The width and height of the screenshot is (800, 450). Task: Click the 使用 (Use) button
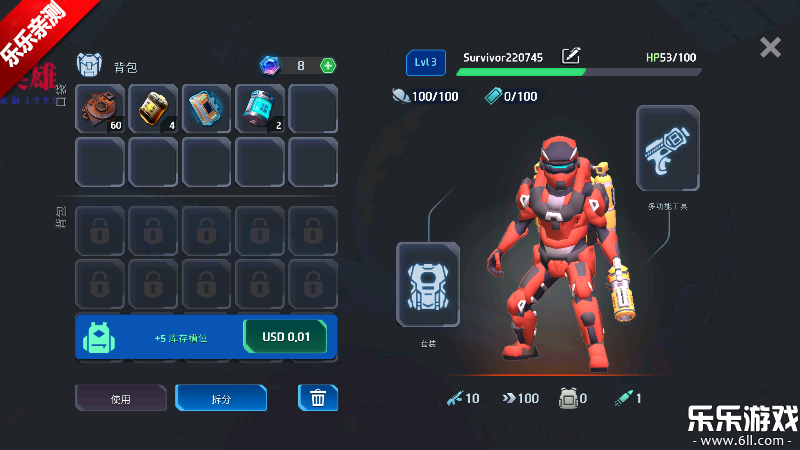[121, 398]
